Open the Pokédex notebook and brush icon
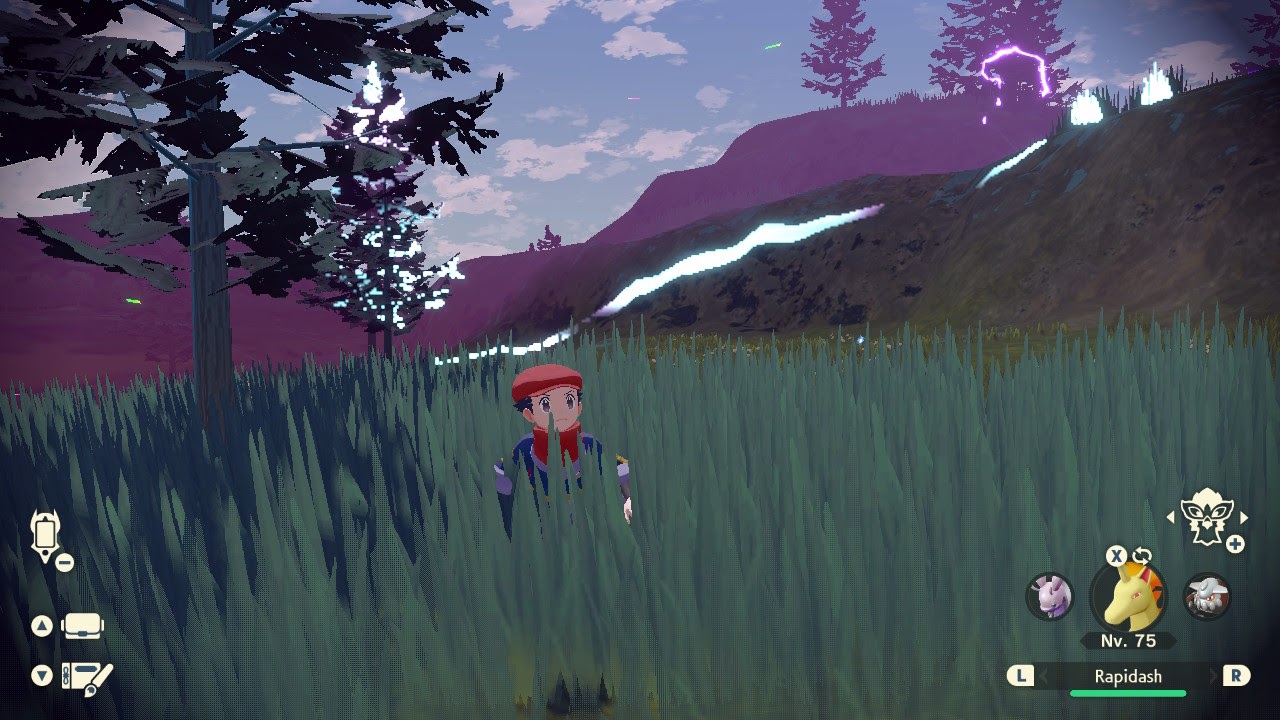 [x=87, y=677]
